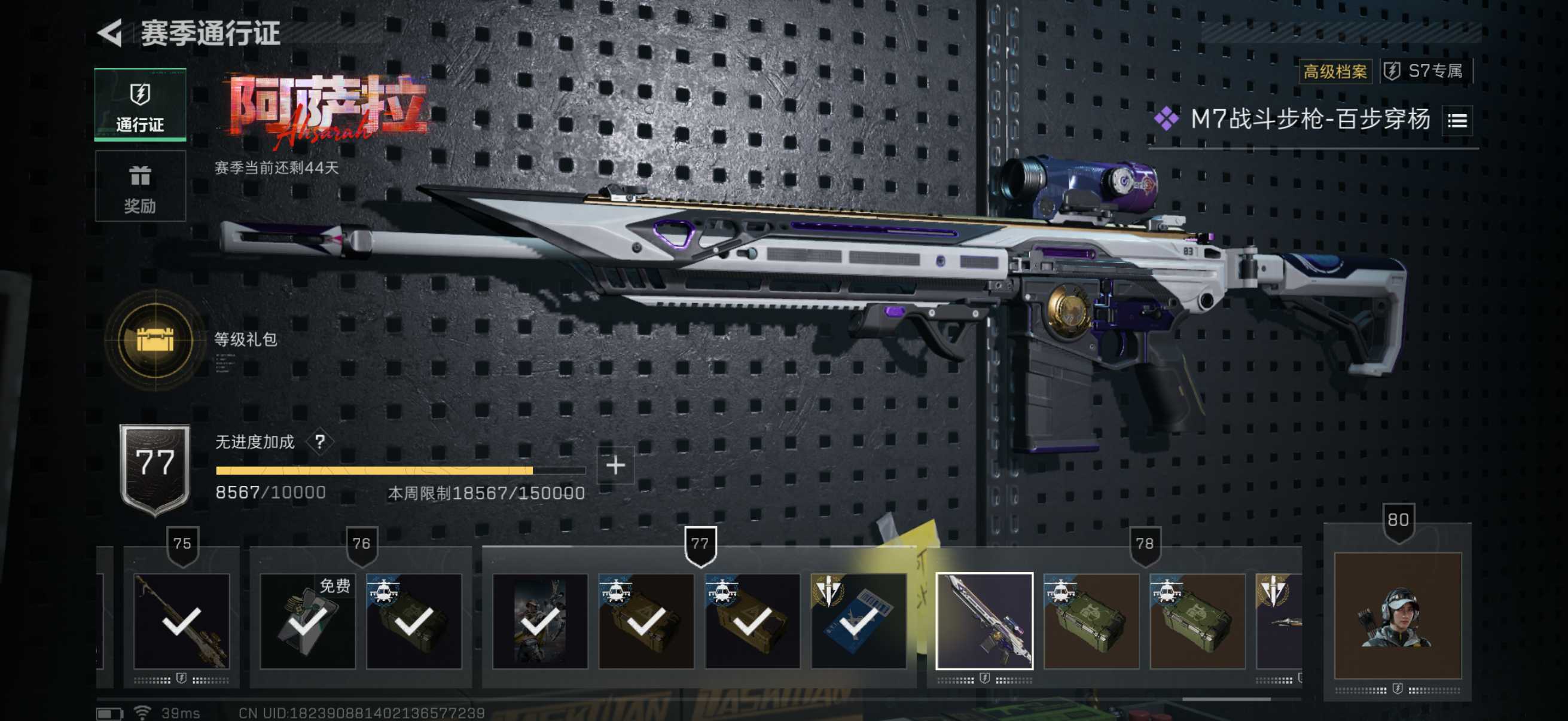The height and width of the screenshot is (721, 1568).
Task: Select the claimed operator poster reward
Action: tap(540, 621)
